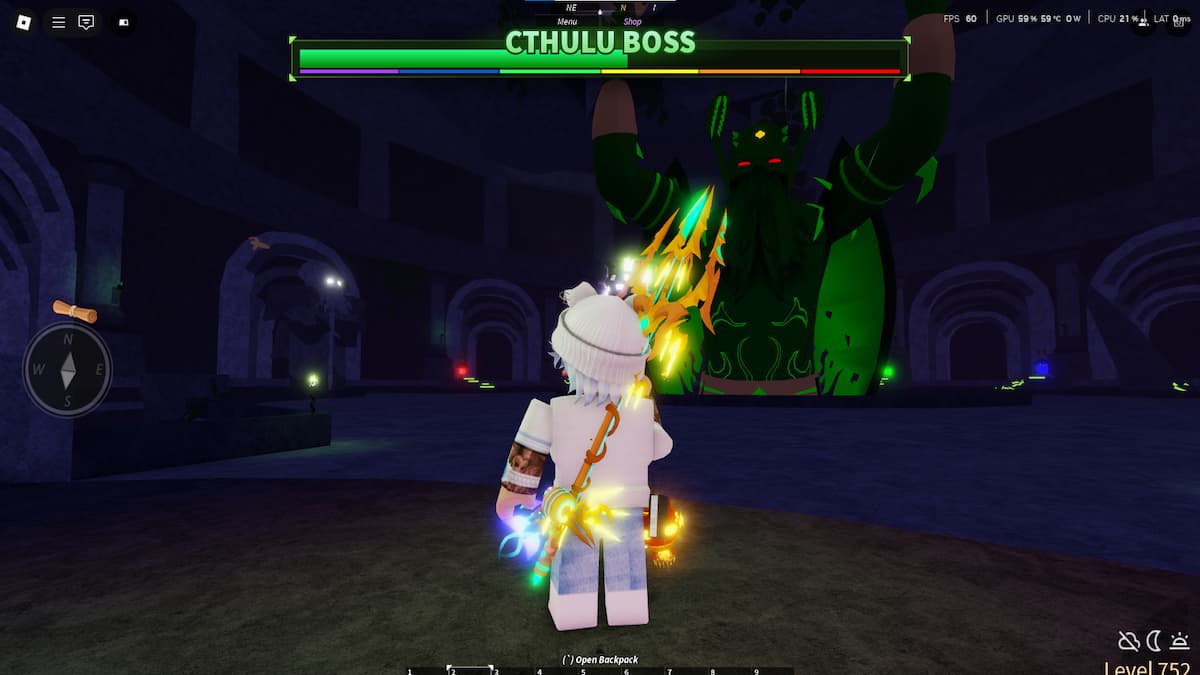Screen dimensions: 1200x675
Task: Click the crescent moon icon
Action: click(1154, 641)
